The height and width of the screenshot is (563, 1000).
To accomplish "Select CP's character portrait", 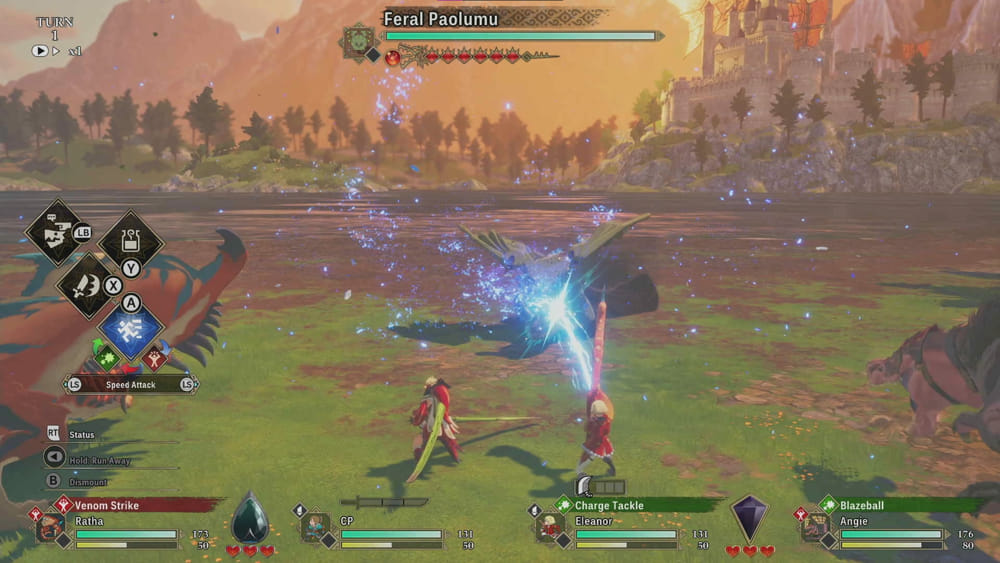I will (315, 527).
